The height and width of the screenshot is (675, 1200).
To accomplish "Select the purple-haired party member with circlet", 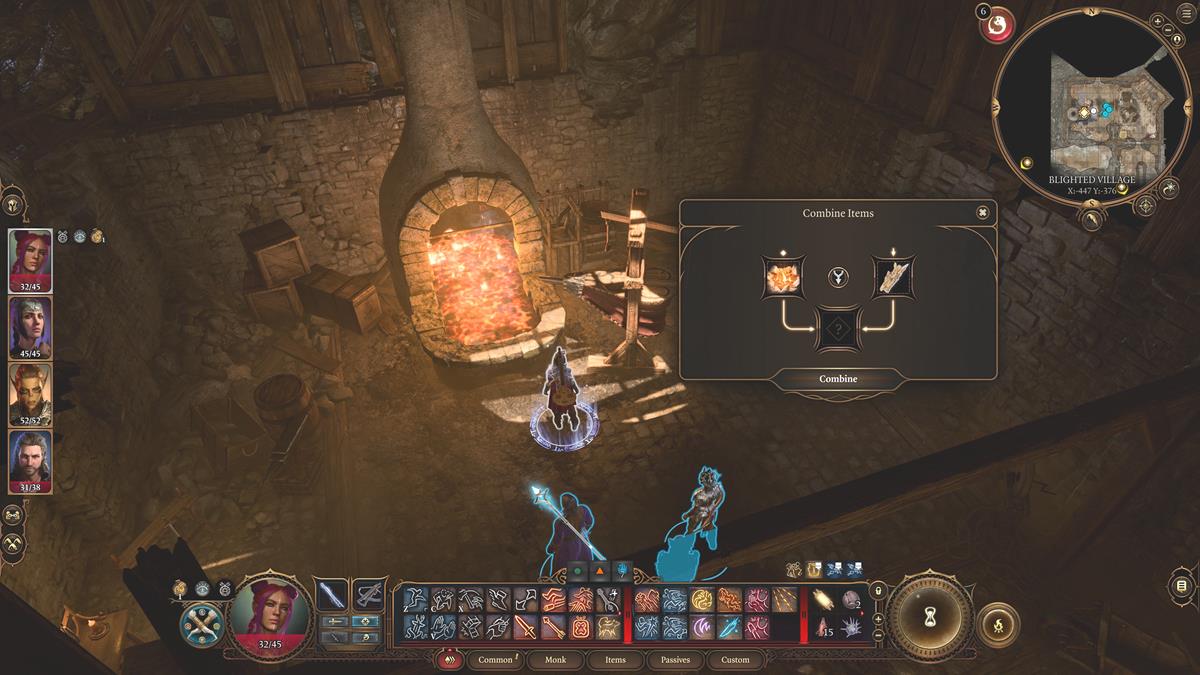I will click(30, 326).
